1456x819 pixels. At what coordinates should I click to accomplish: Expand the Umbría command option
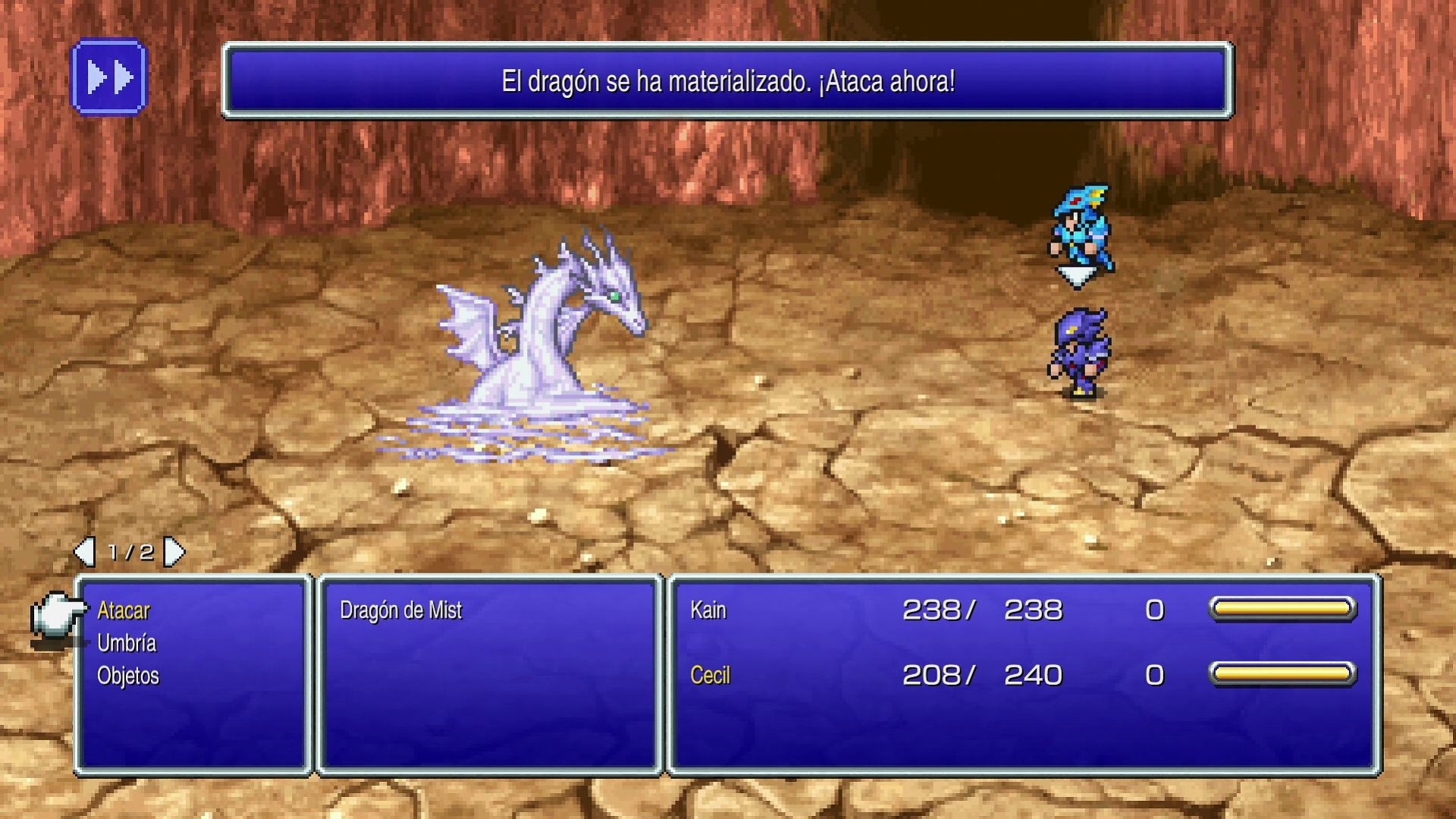point(127,642)
